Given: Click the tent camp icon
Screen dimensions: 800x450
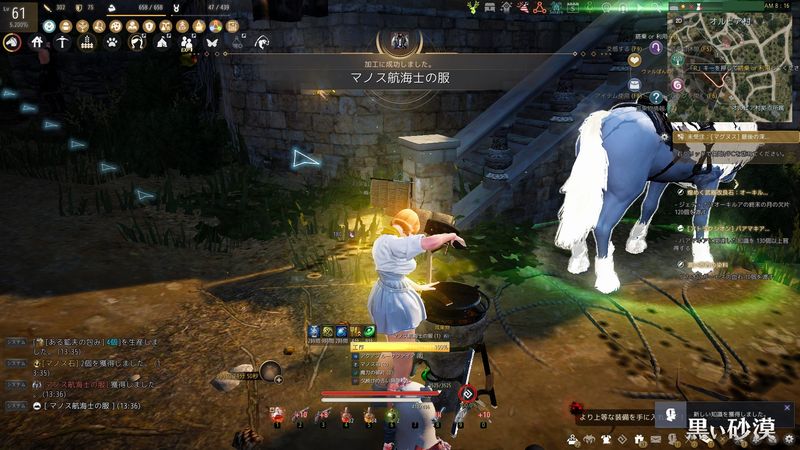Looking at the screenshot, I should click(x=161, y=42).
